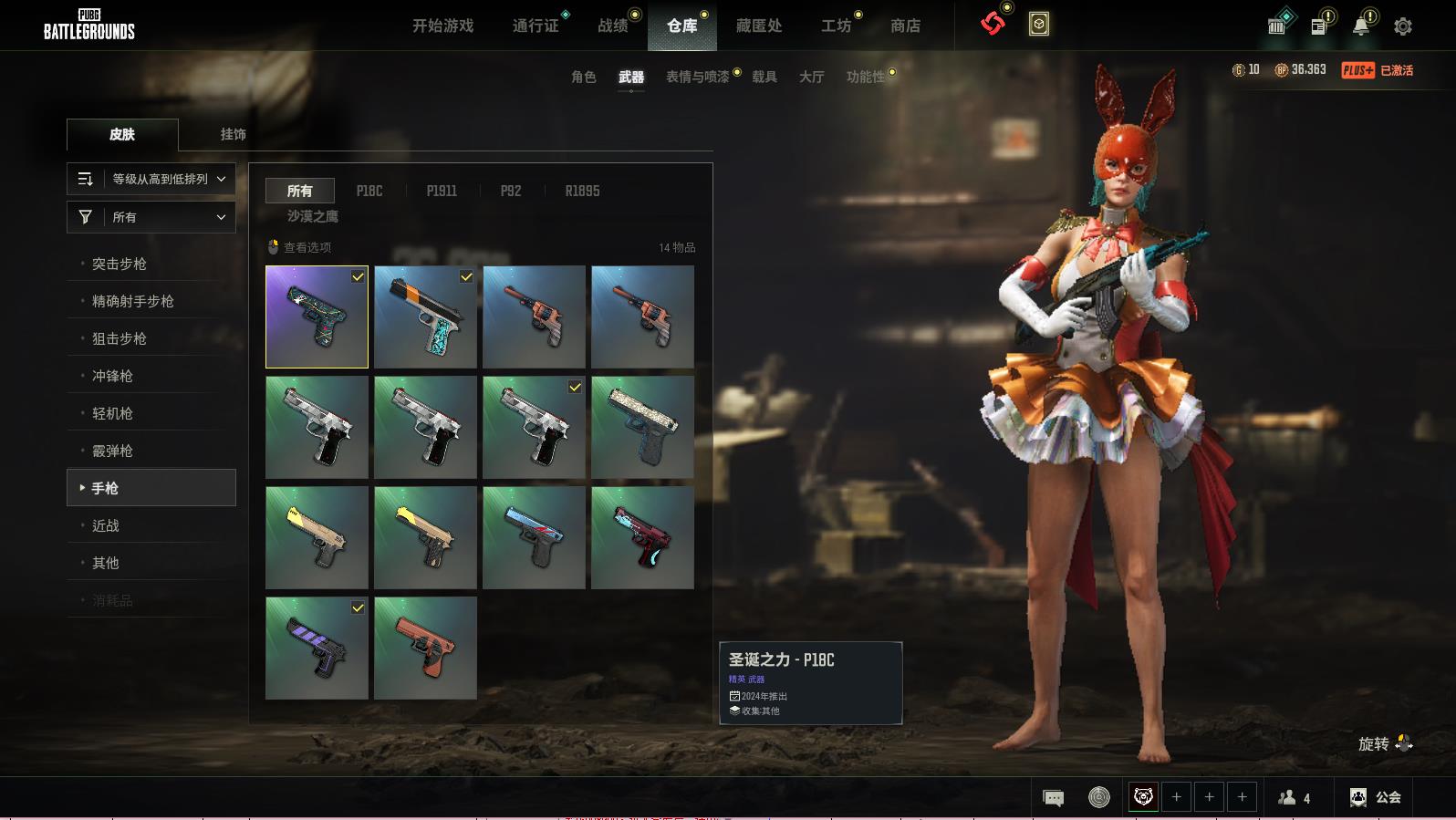
Task: Switch to the 载具 vehicle tab
Action: (764, 77)
